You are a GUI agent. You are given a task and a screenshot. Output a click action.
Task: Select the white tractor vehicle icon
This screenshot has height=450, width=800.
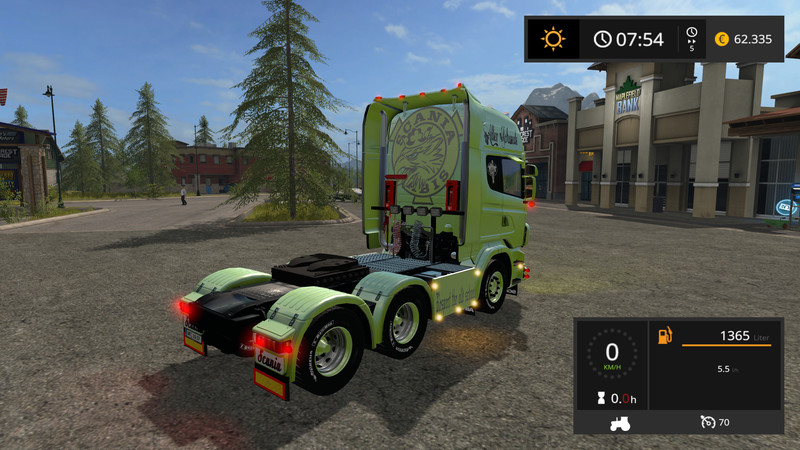pyautogui.click(x=621, y=423)
